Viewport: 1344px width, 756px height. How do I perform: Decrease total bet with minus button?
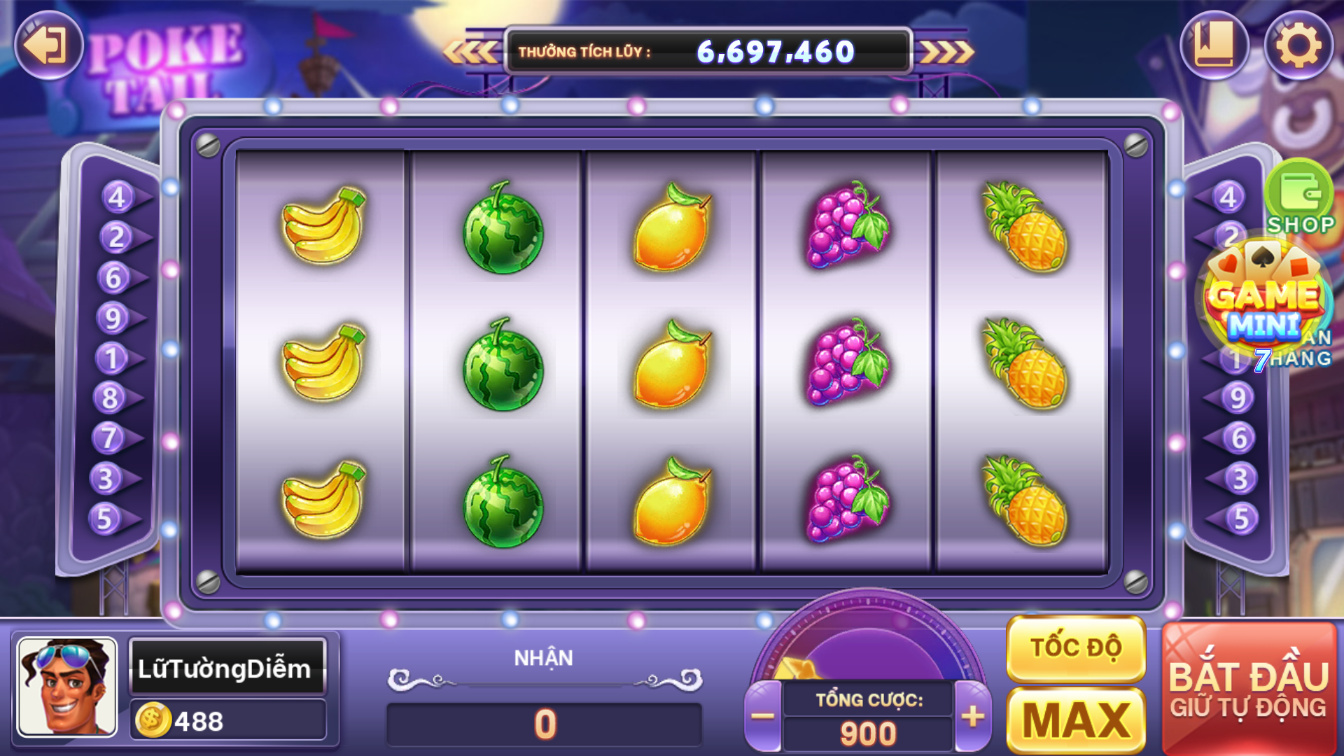tap(763, 716)
